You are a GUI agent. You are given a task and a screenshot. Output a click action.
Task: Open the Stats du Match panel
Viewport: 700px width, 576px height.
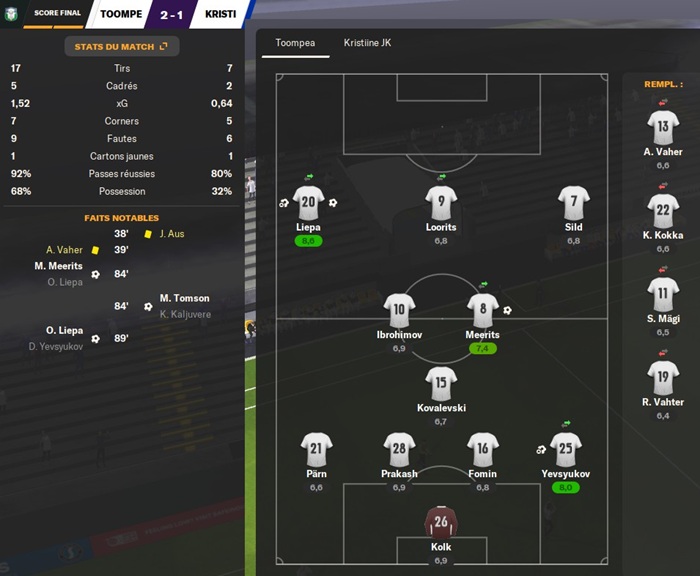121,46
